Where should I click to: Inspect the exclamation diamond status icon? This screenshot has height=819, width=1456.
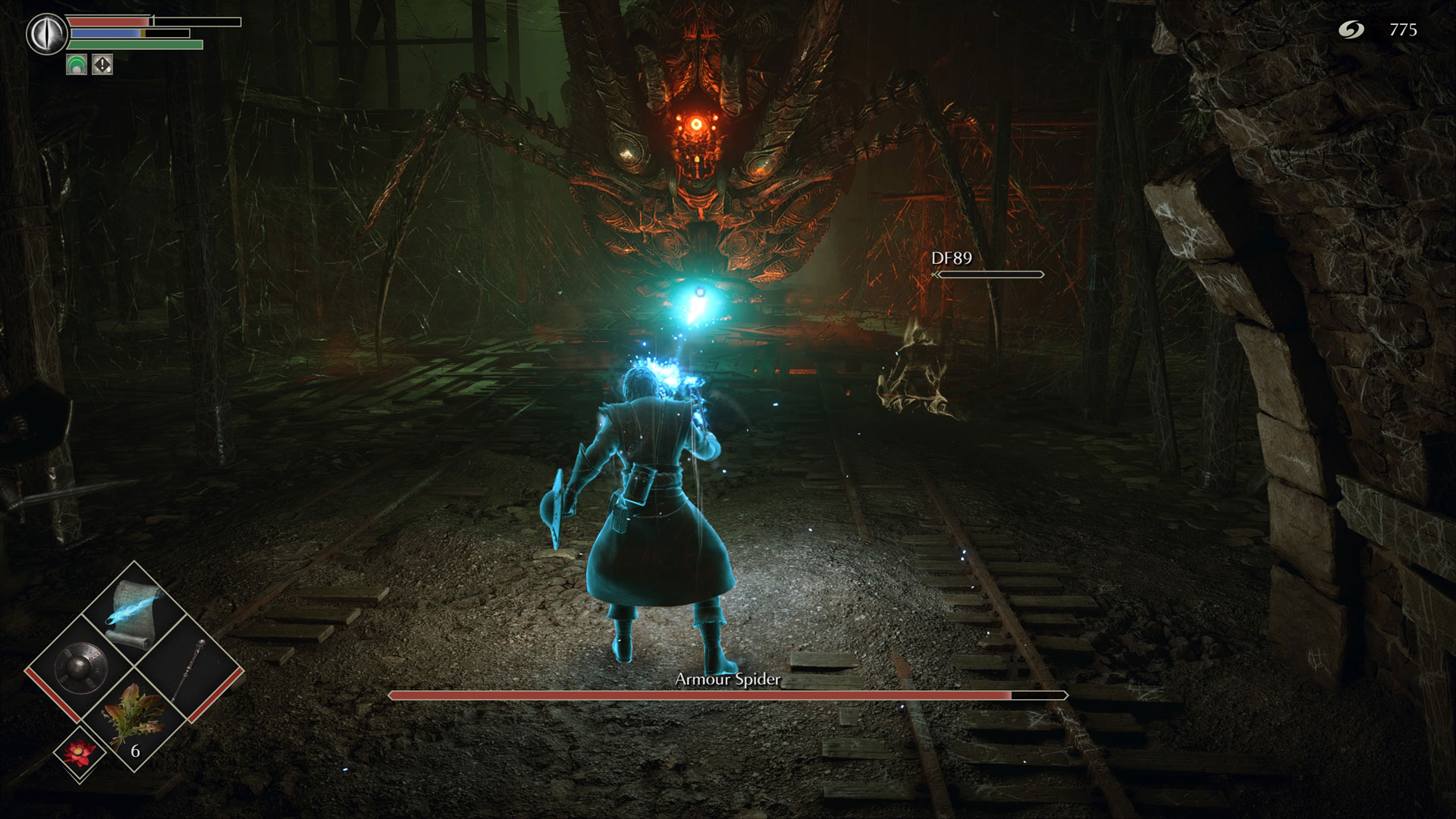(x=102, y=65)
